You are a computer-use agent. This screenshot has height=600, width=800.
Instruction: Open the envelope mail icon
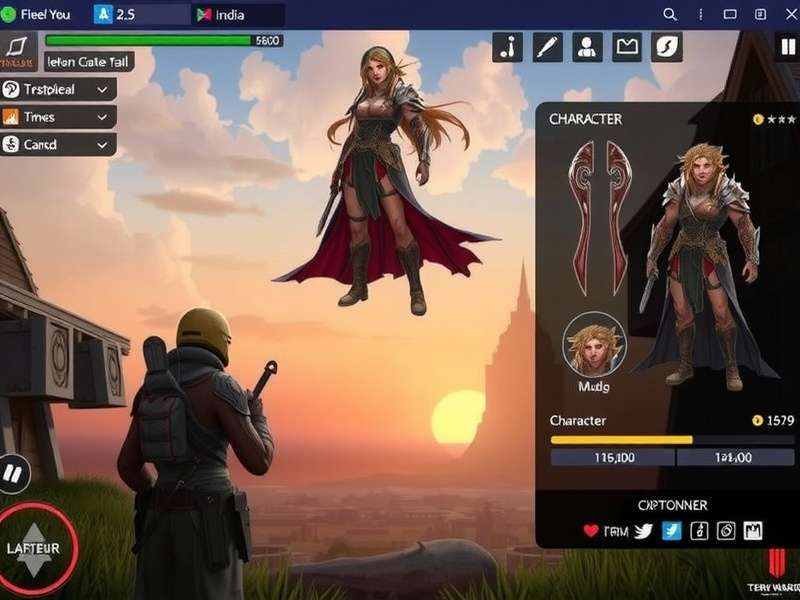point(627,47)
